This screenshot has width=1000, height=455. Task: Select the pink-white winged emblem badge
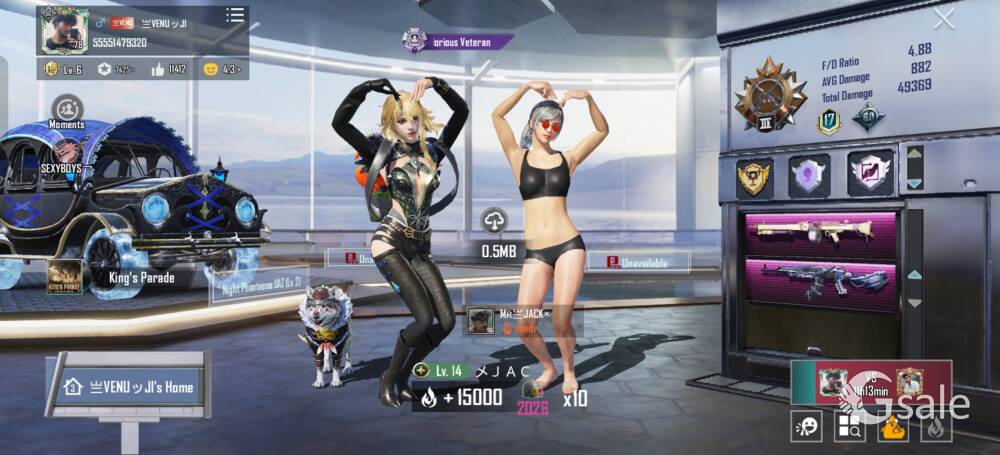(869, 174)
